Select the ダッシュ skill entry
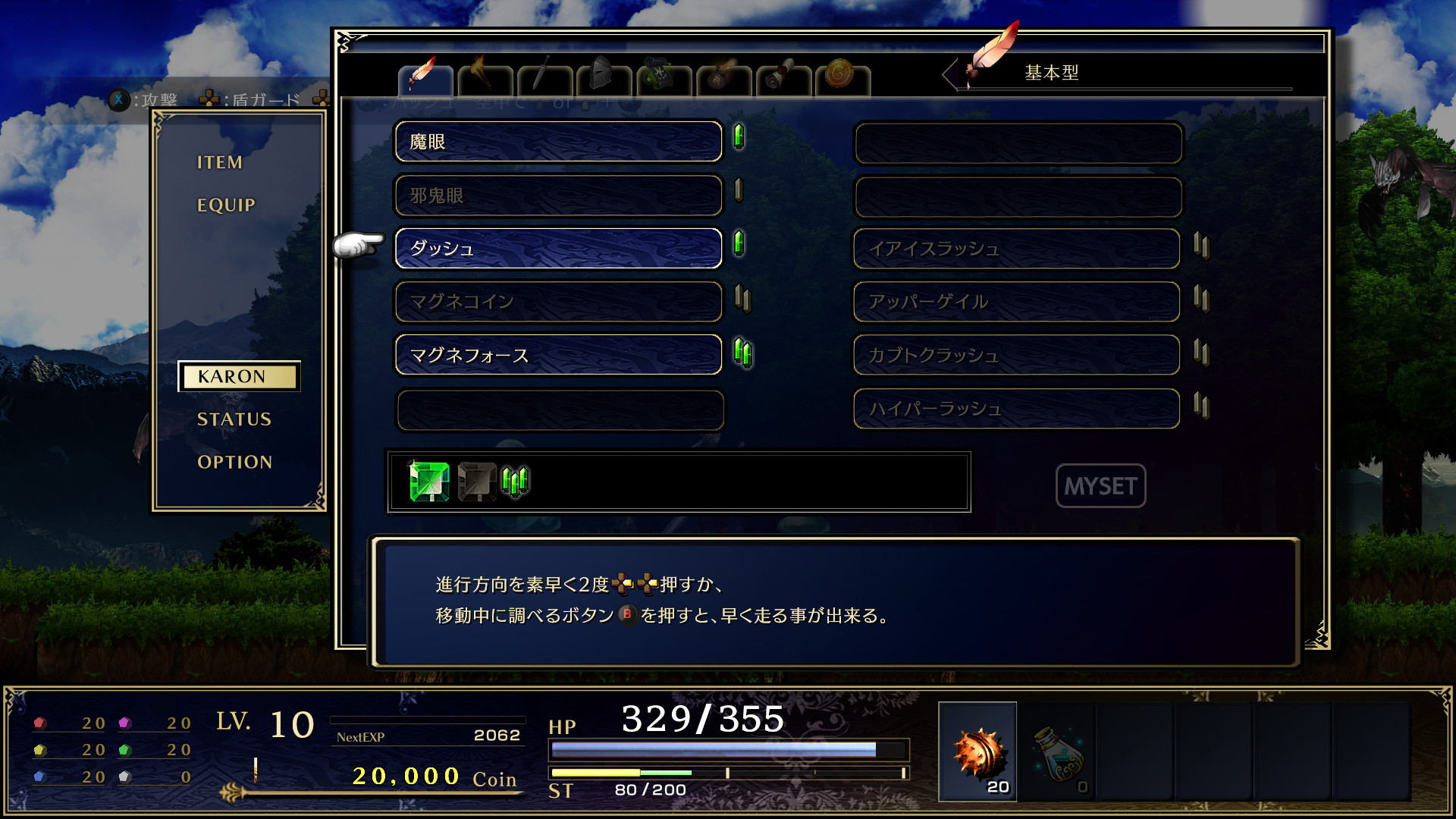 click(x=559, y=248)
